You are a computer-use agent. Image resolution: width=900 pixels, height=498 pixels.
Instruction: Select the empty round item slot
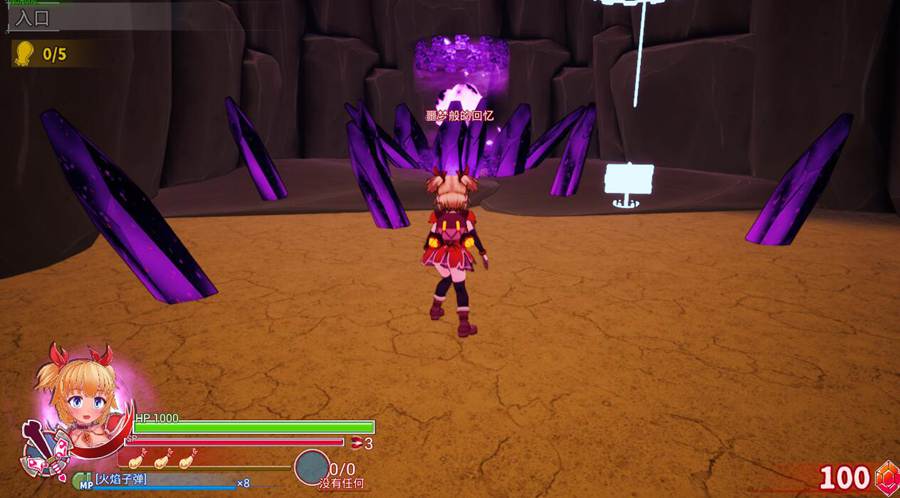click(x=311, y=467)
